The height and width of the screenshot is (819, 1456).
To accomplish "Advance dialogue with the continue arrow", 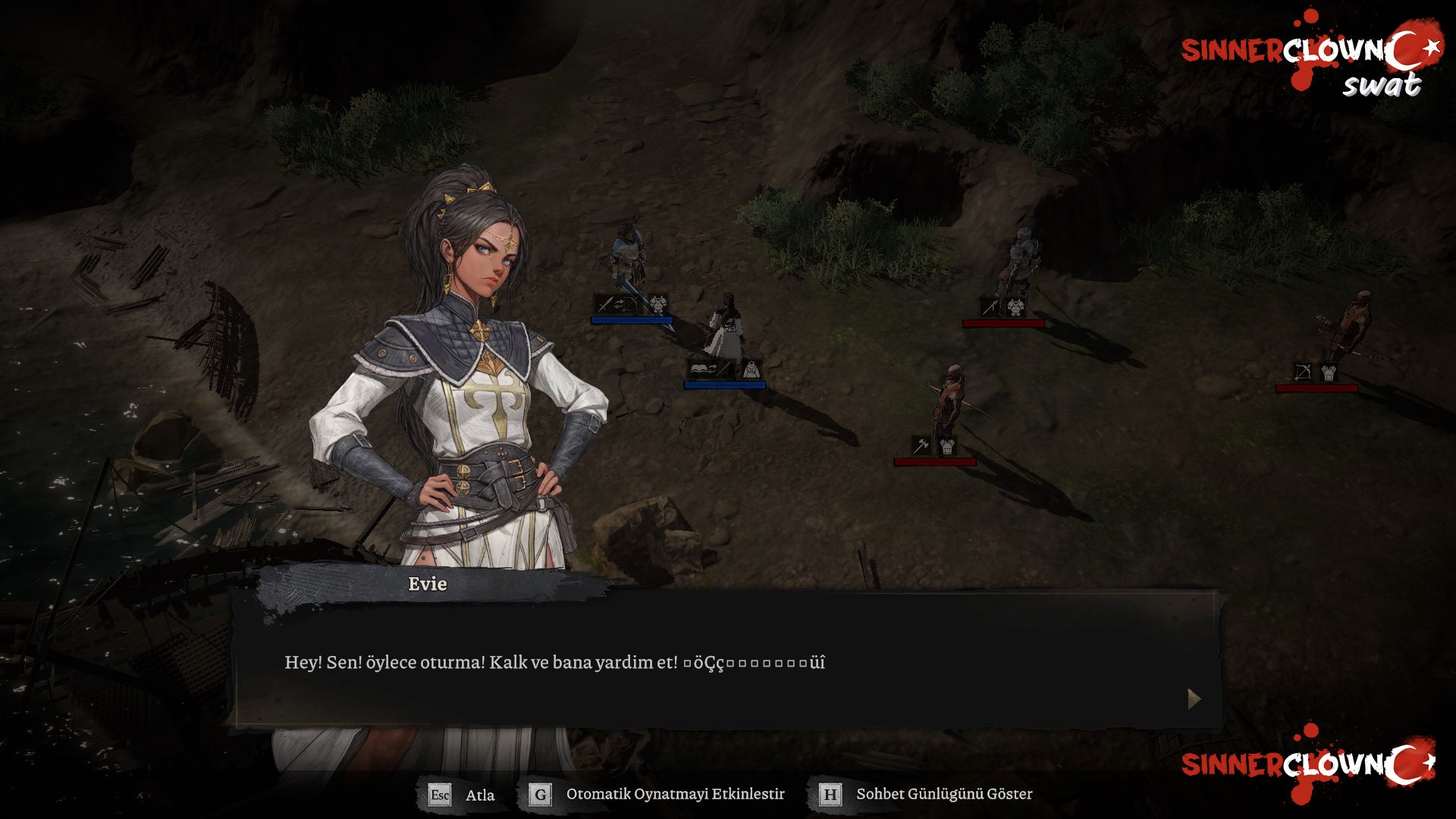I will tap(1194, 698).
